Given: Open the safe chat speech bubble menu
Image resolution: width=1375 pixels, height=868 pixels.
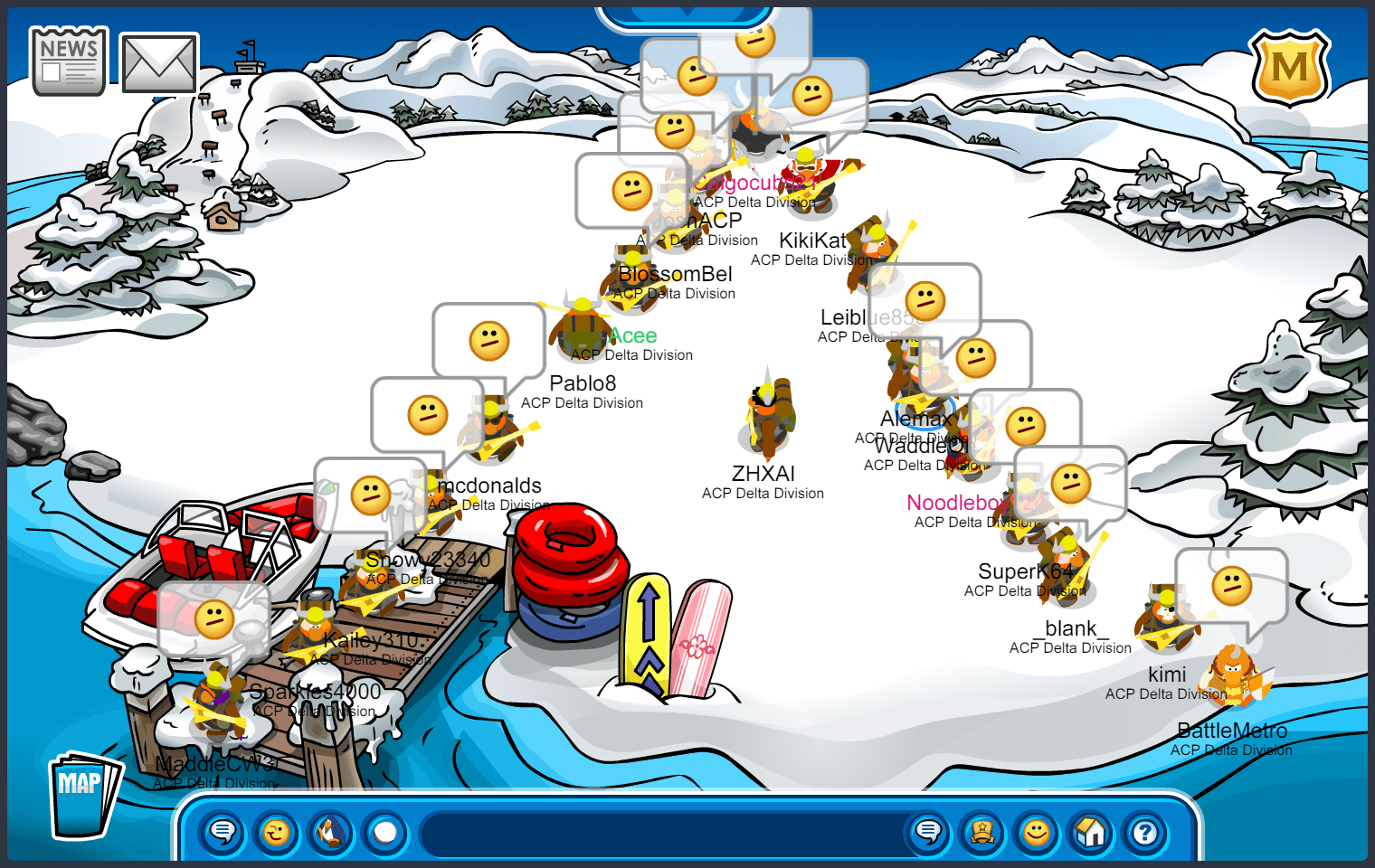Looking at the screenshot, I should point(223,832).
